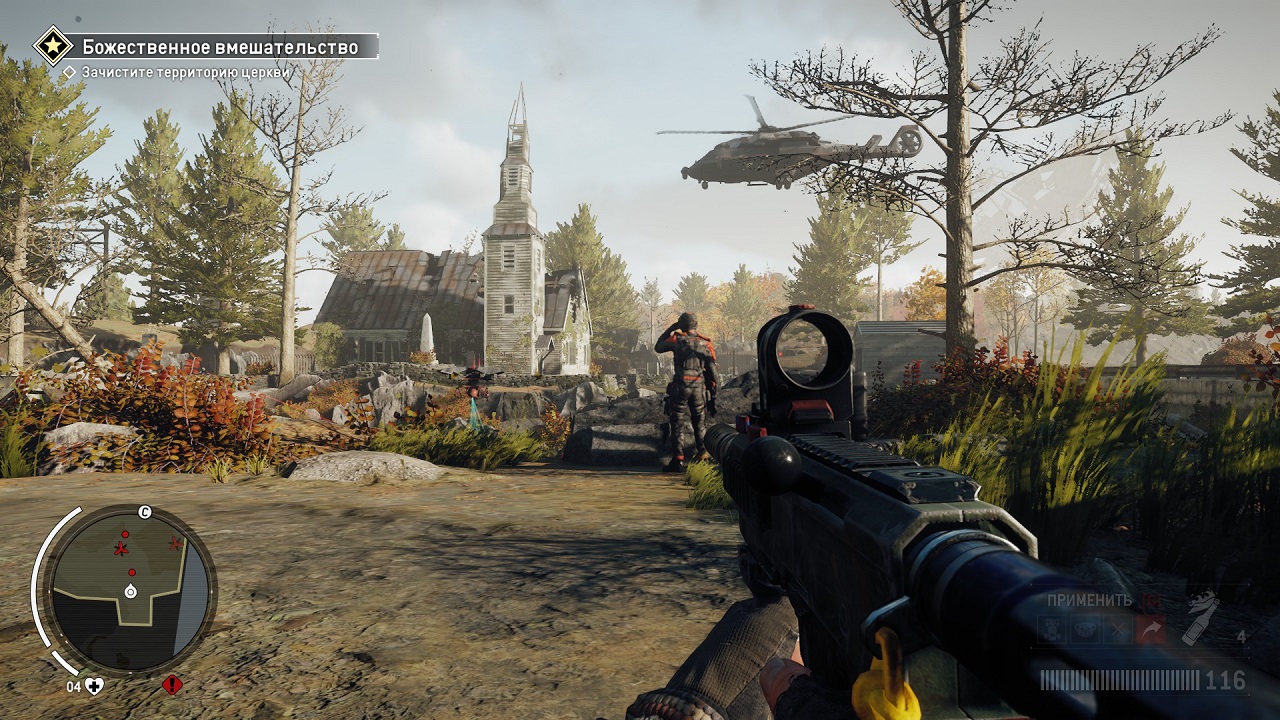Viewport: 1280px width, 720px height.
Task: Choose the highlighted red arrow throw slot
Action: [x=1150, y=629]
